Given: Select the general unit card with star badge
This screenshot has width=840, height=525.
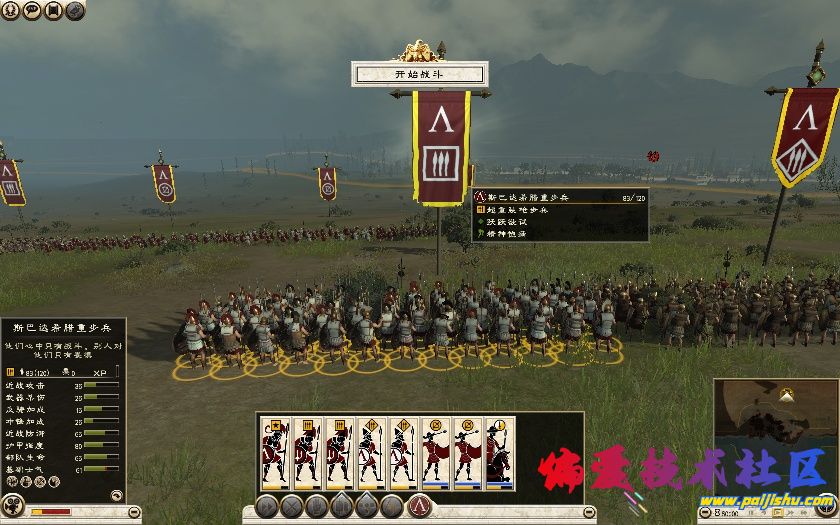Looking at the screenshot, I should point(275,453).
